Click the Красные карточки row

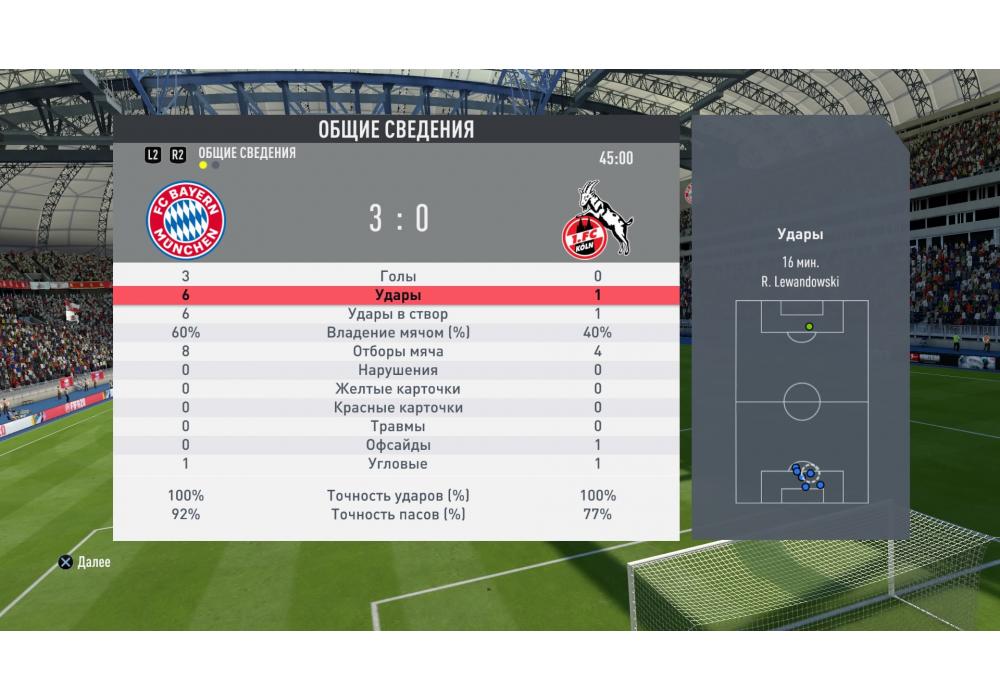[397, 408]
